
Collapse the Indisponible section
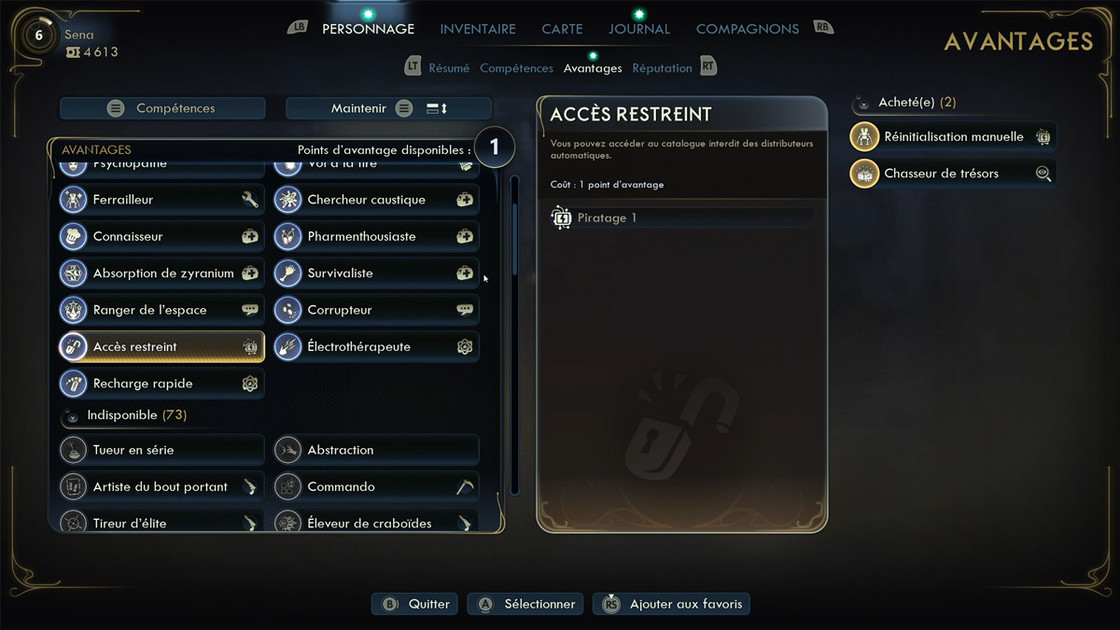click(73, 415)
